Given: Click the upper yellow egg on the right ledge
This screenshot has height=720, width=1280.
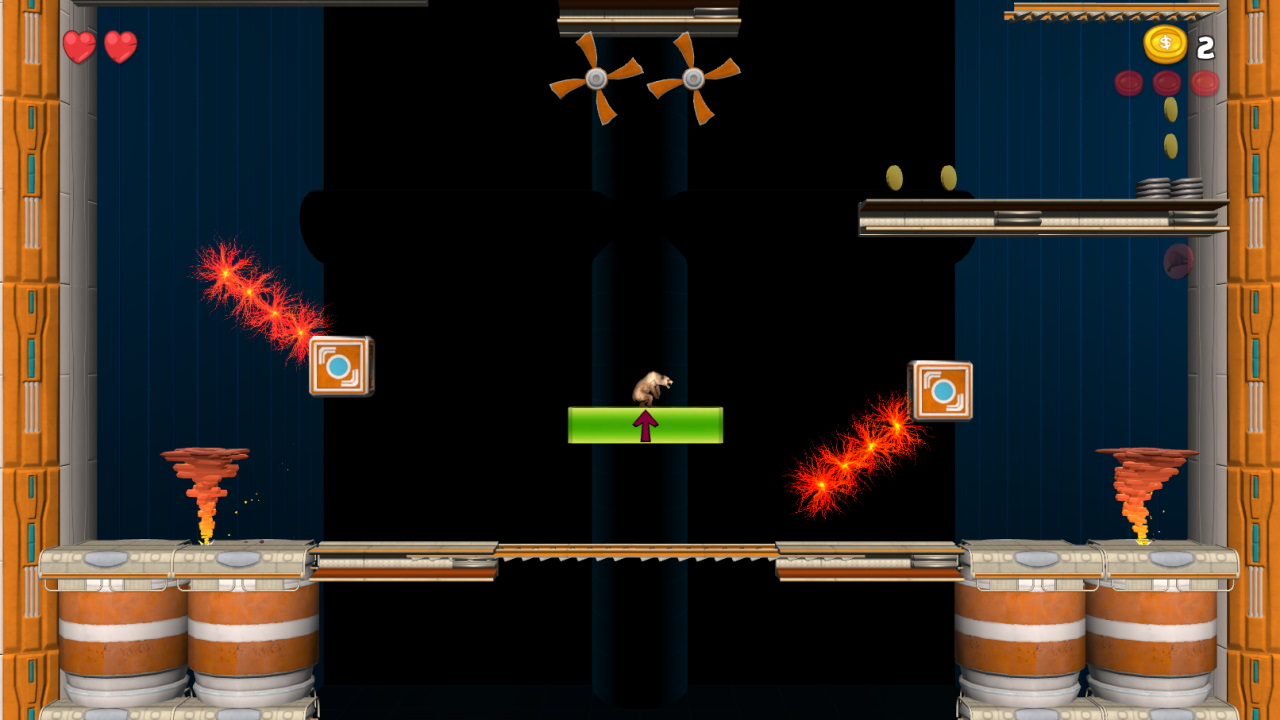Looking at the screenshot, I should tap(894, 176).
